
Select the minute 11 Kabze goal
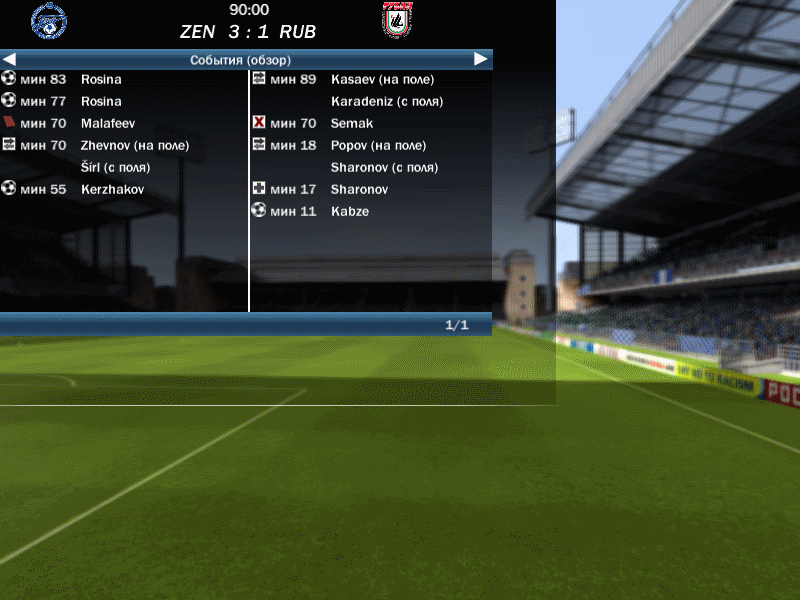[349, 211]
